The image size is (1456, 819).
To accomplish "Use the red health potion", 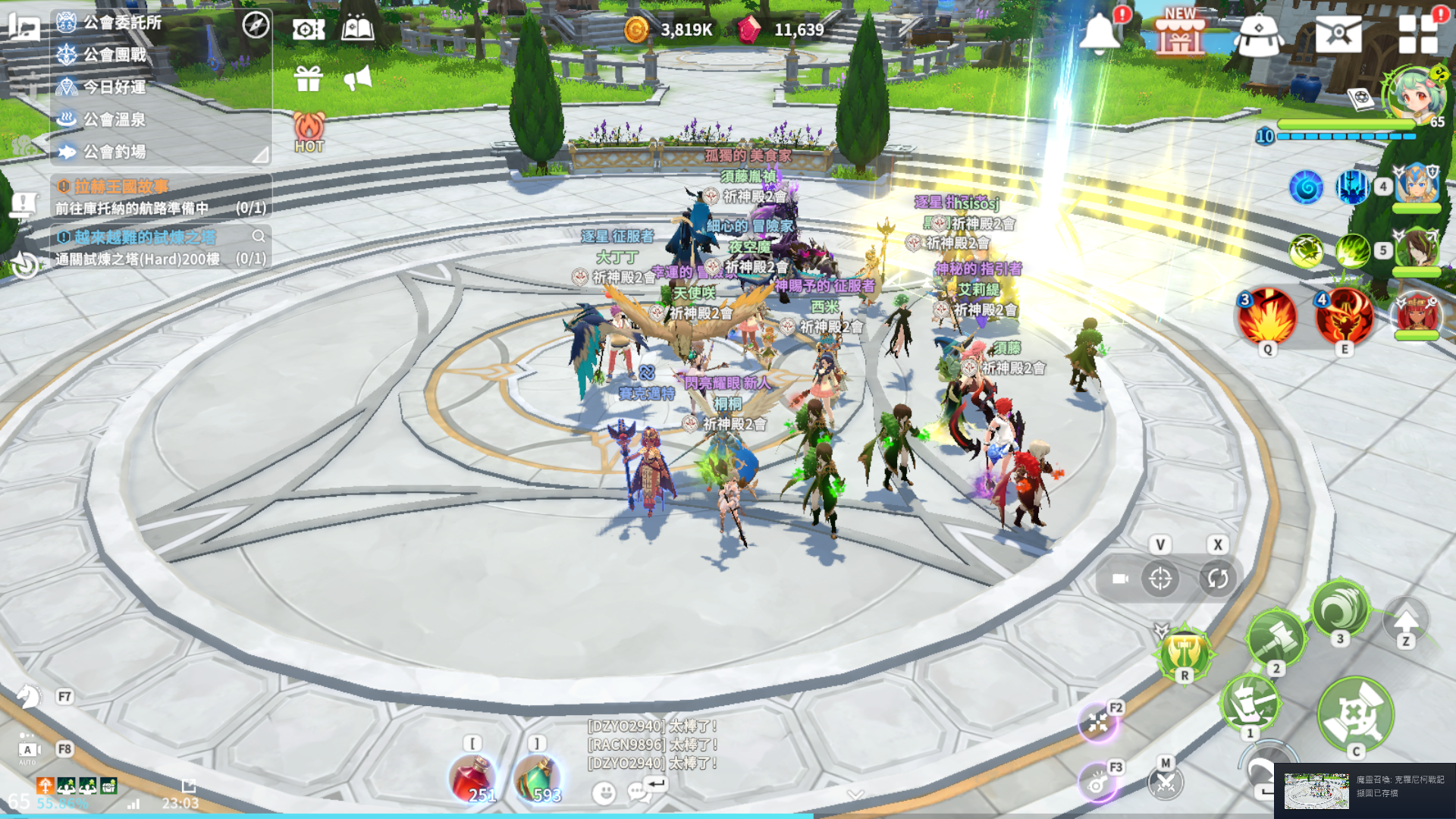I will 472,779.
